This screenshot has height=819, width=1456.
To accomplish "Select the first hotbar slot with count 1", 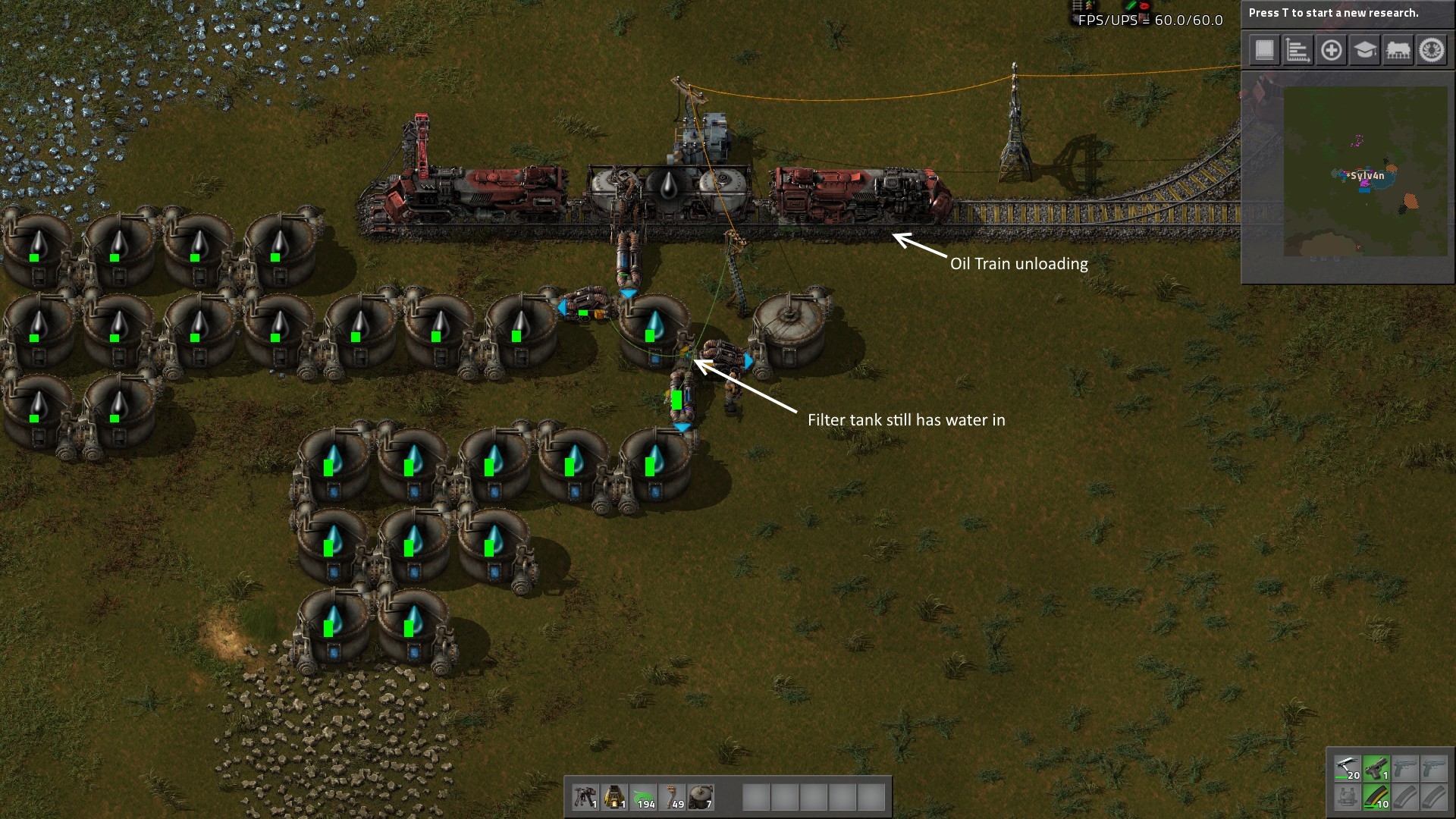I will (585, 798).
